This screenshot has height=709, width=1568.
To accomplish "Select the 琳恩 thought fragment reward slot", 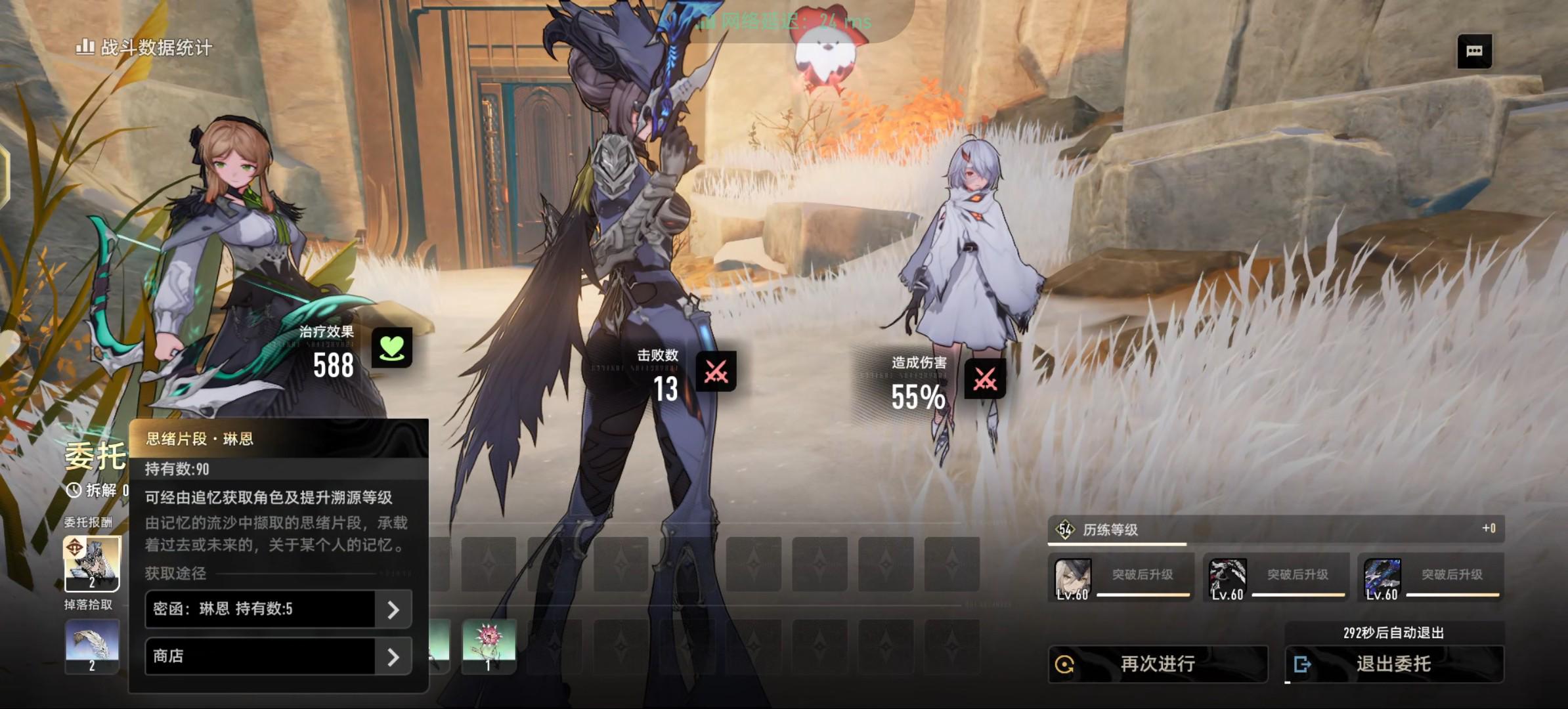I will (x=92, y=563).
